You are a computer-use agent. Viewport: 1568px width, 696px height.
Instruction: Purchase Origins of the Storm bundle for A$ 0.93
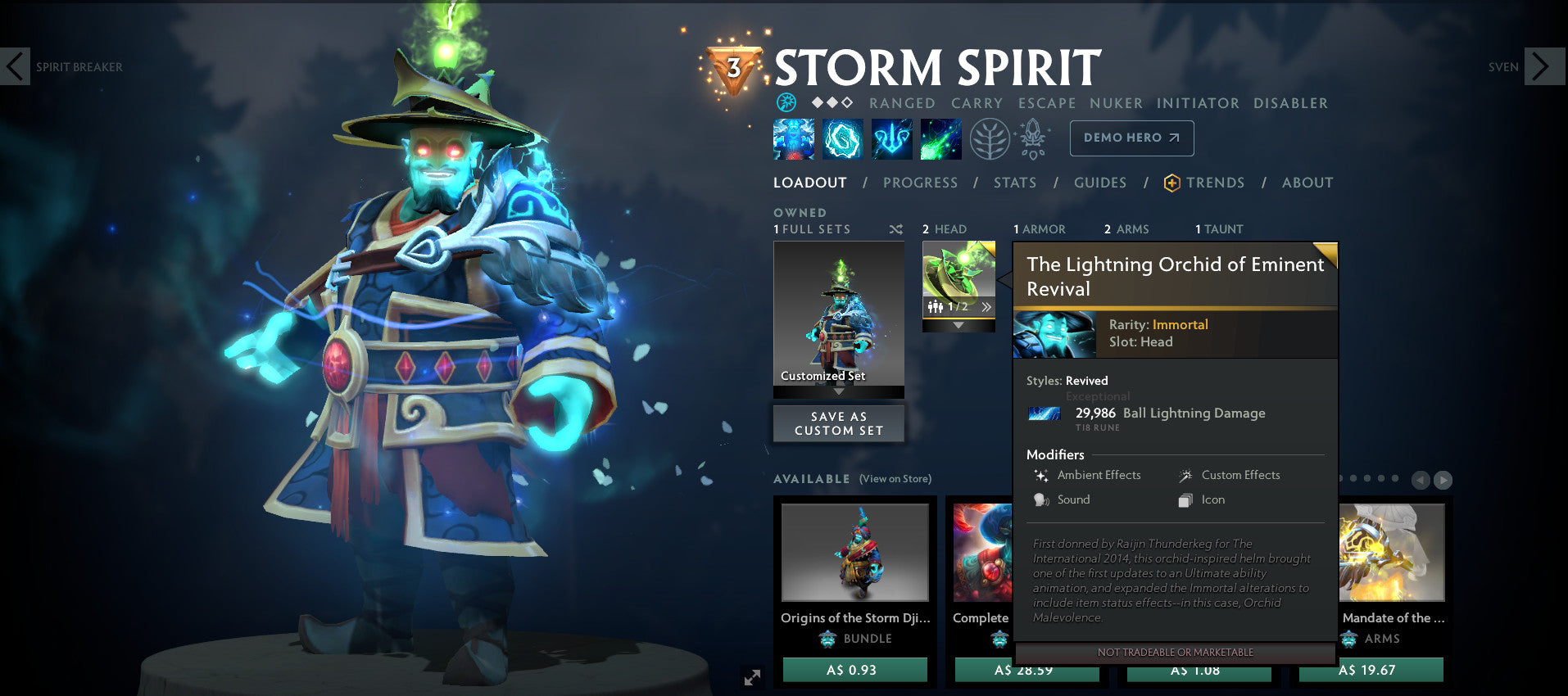pos(855,670)
